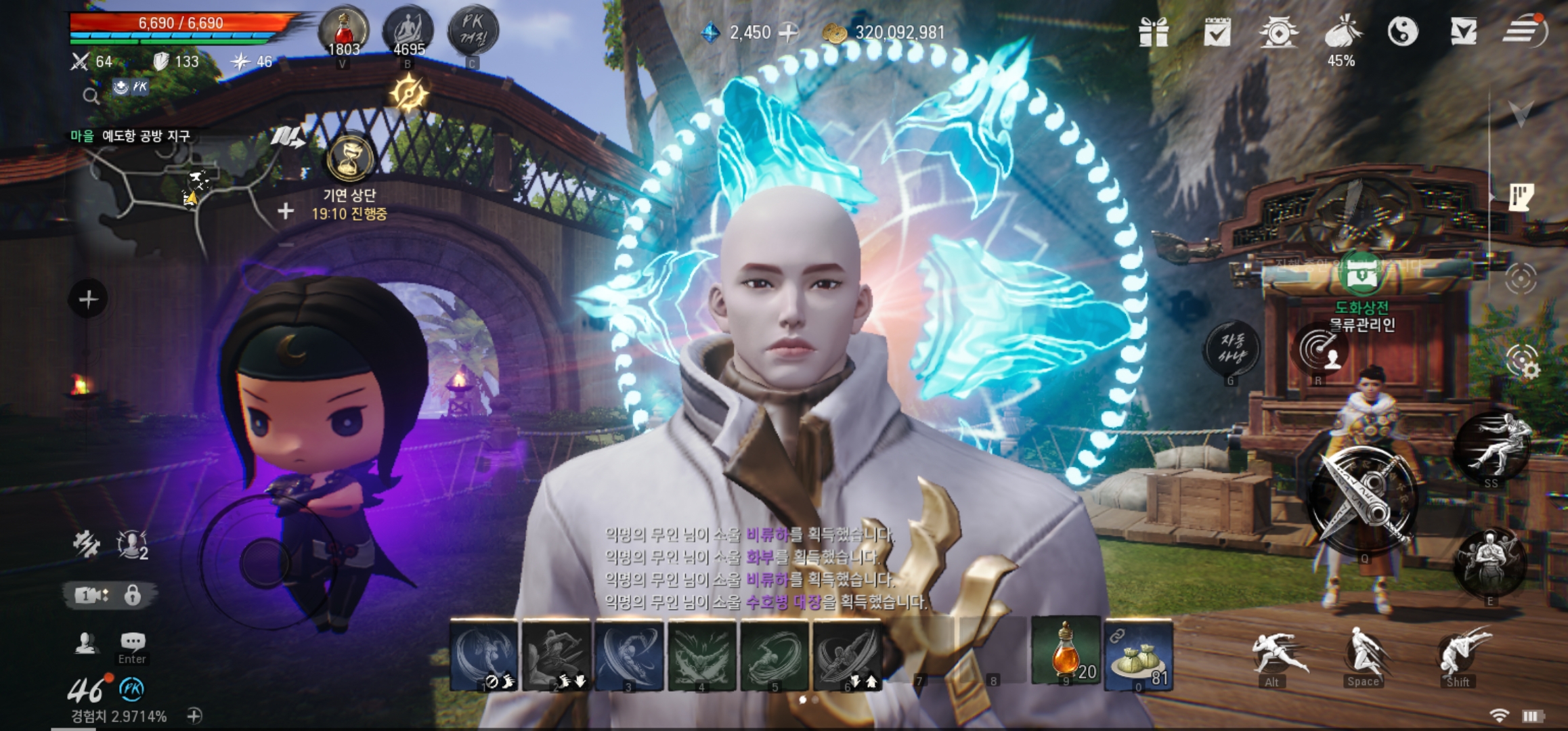Add diamonds with the plus button
Screen dimensions: 1568x731
(x=788, y=32)
